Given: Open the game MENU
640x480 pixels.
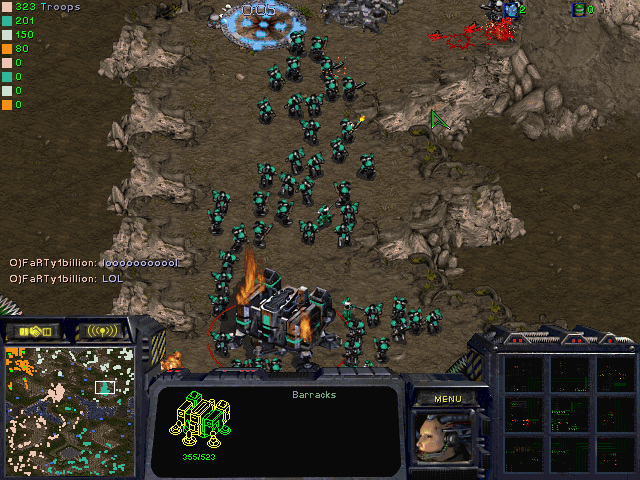Looking at the screenshot, I should [447, 398].
